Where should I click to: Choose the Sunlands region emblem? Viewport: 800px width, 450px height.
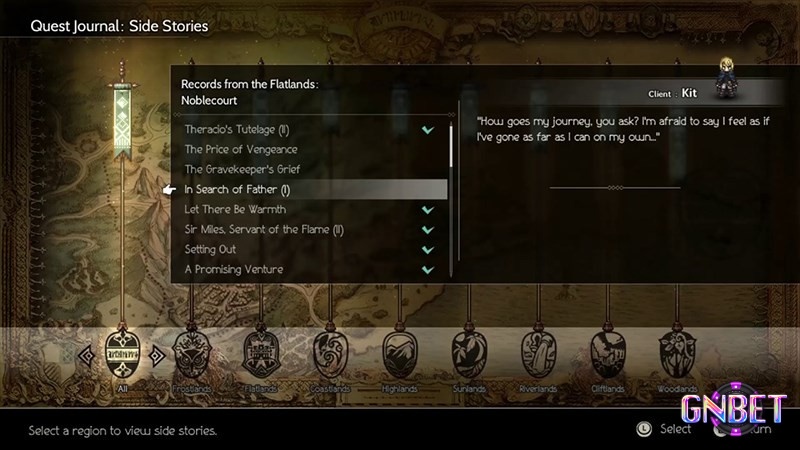[469, 352]
